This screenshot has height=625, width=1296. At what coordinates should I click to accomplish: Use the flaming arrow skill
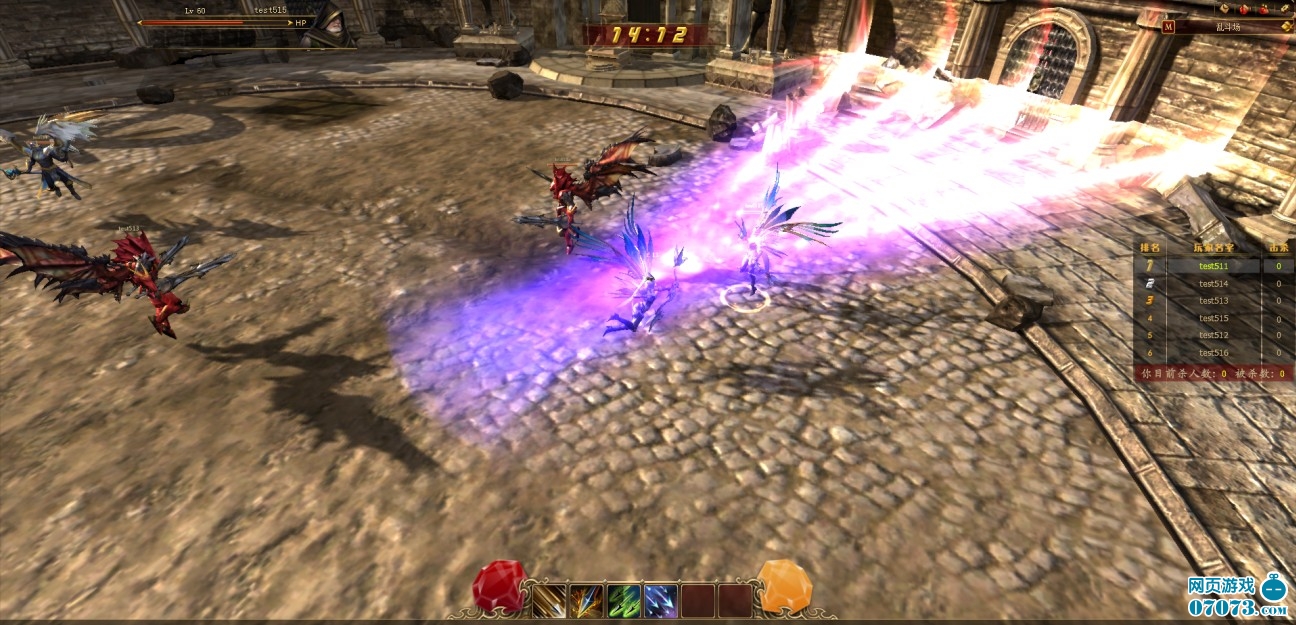[x=586, y=600]
